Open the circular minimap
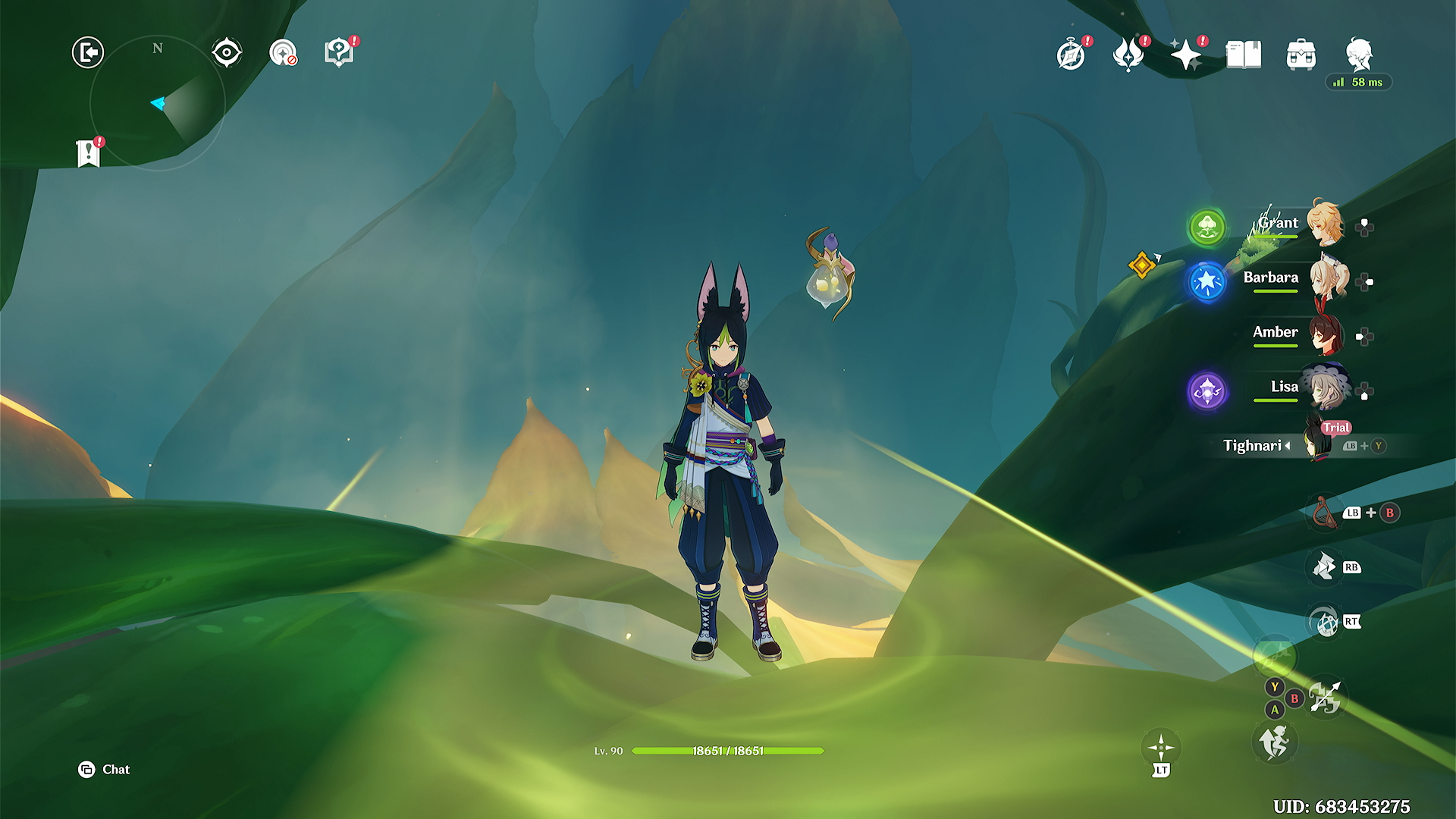Screen dimensions: 1456x819 (x=158, y=104)
